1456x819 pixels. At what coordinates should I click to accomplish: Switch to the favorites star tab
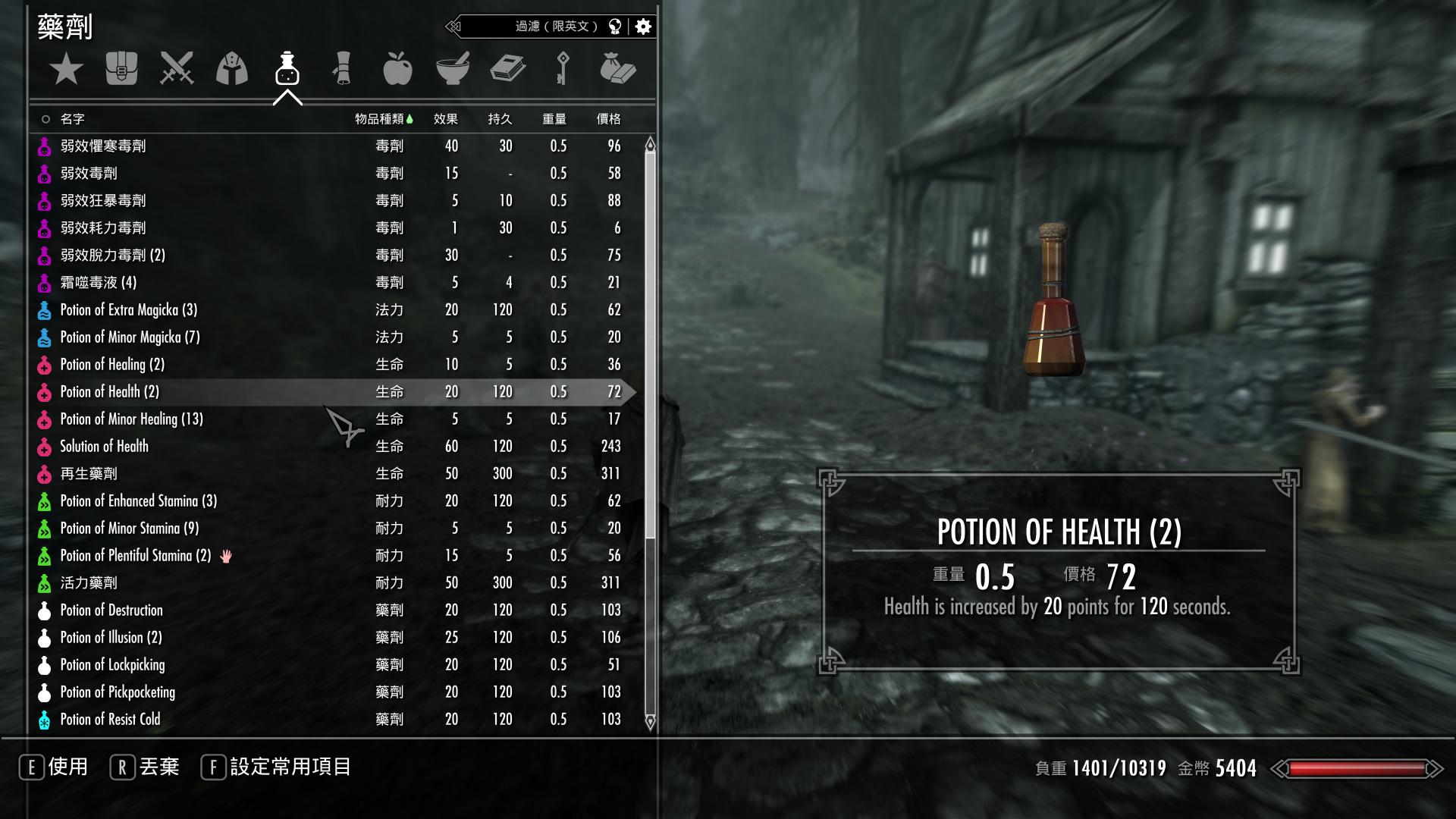pyautogui.click(x=67, y=68)
